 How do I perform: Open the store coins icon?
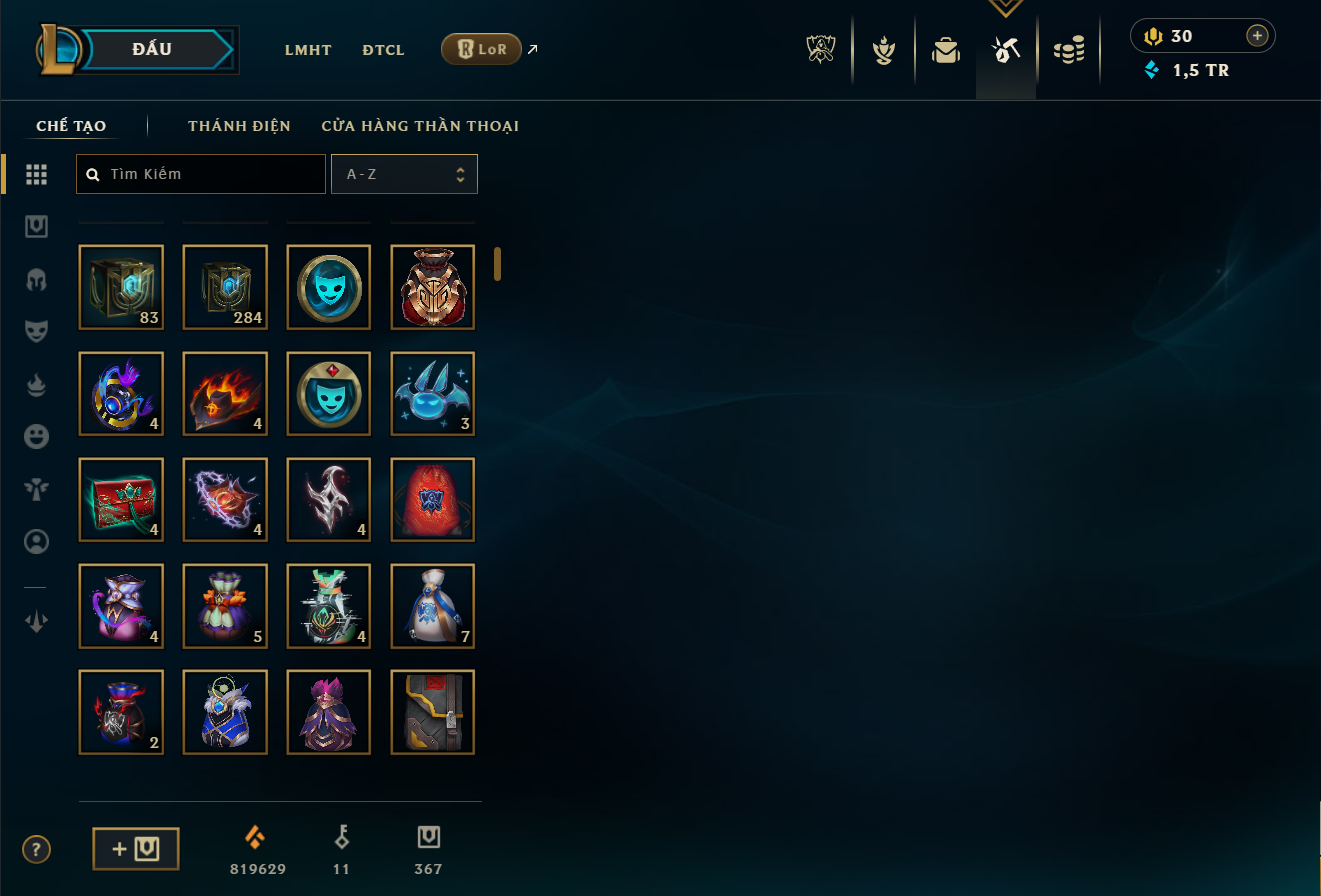tap(1069, 50)
